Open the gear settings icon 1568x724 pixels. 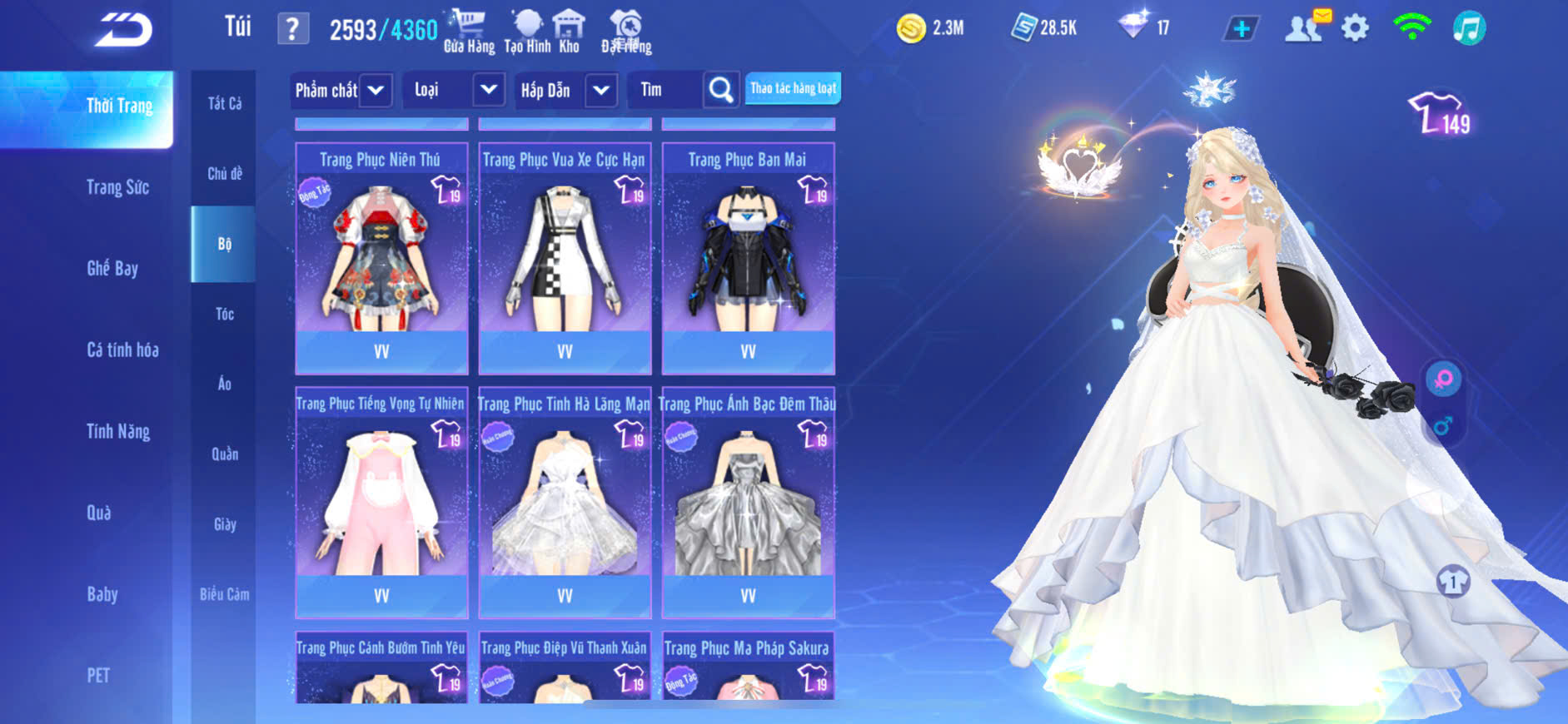coord(1355,29)
